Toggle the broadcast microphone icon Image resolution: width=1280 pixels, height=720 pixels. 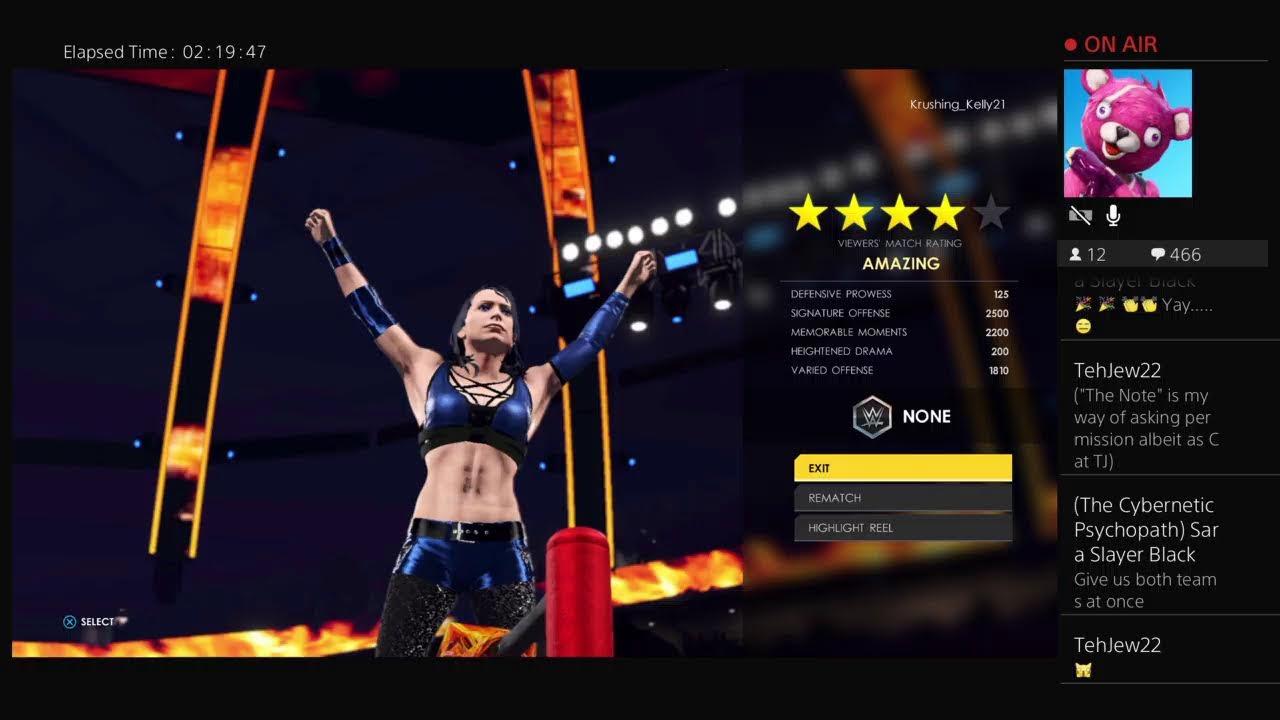click(1113, 215)
